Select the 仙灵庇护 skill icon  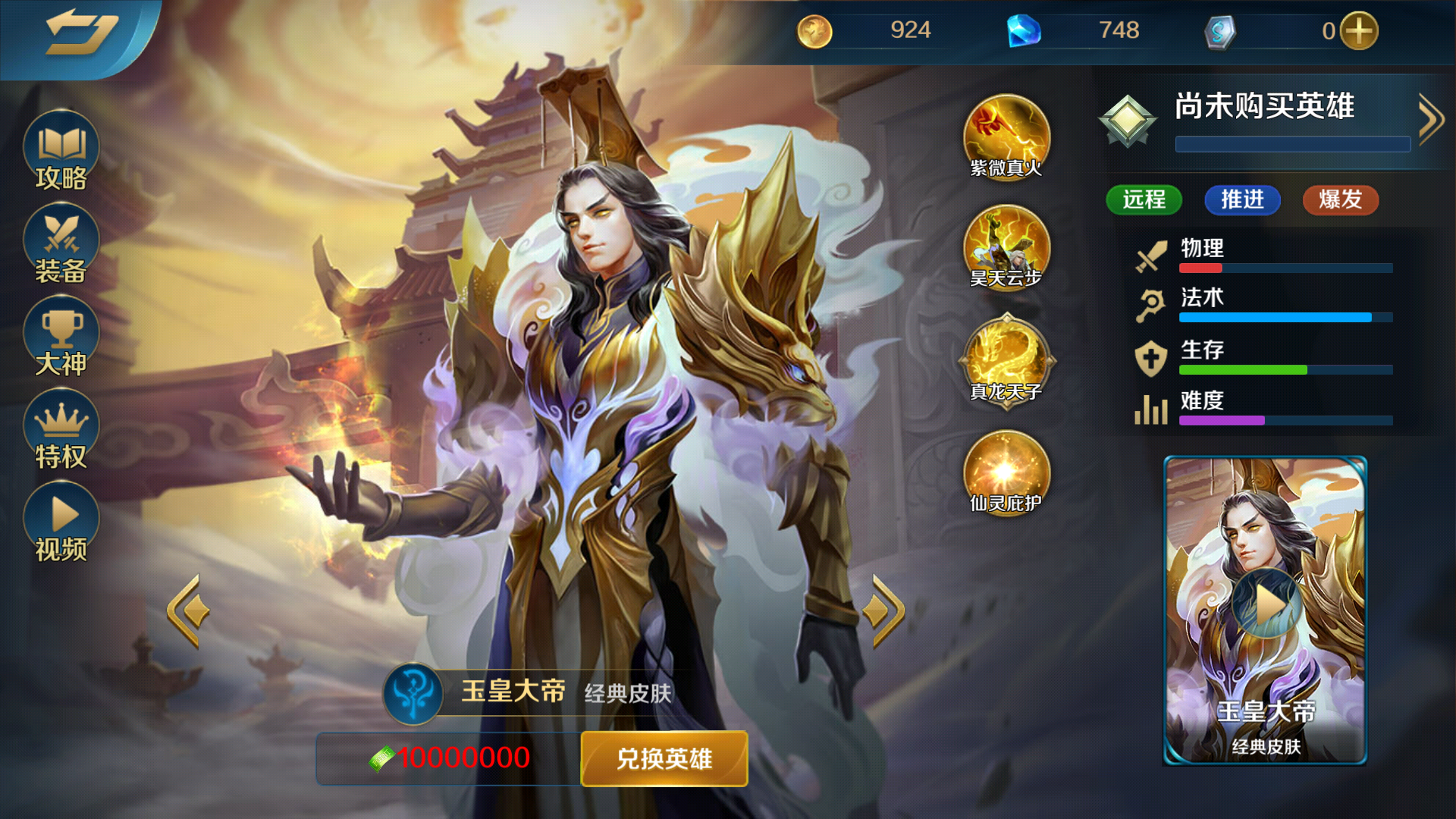[x=1006, y=472]
